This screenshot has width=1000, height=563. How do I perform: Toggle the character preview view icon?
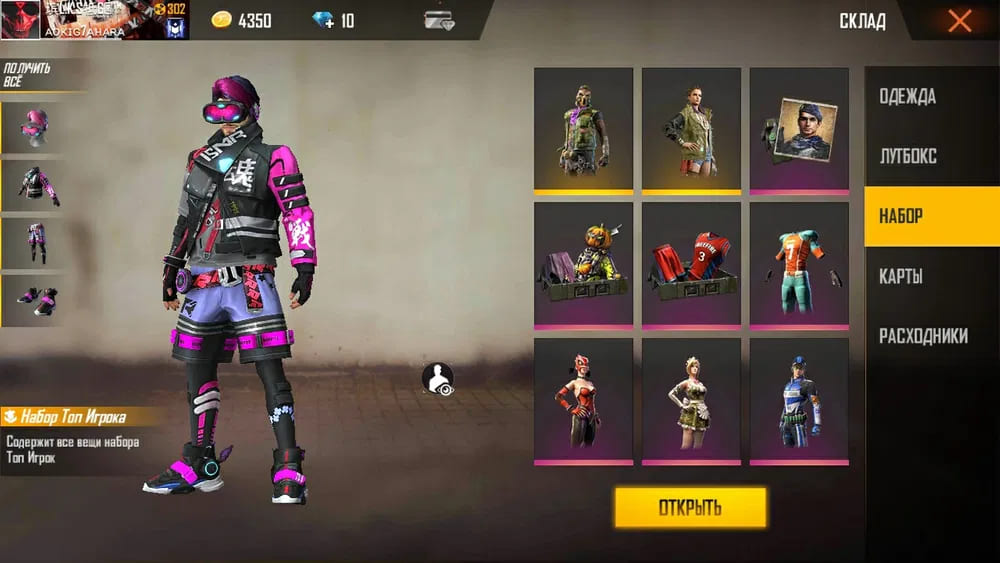point(437,379)
